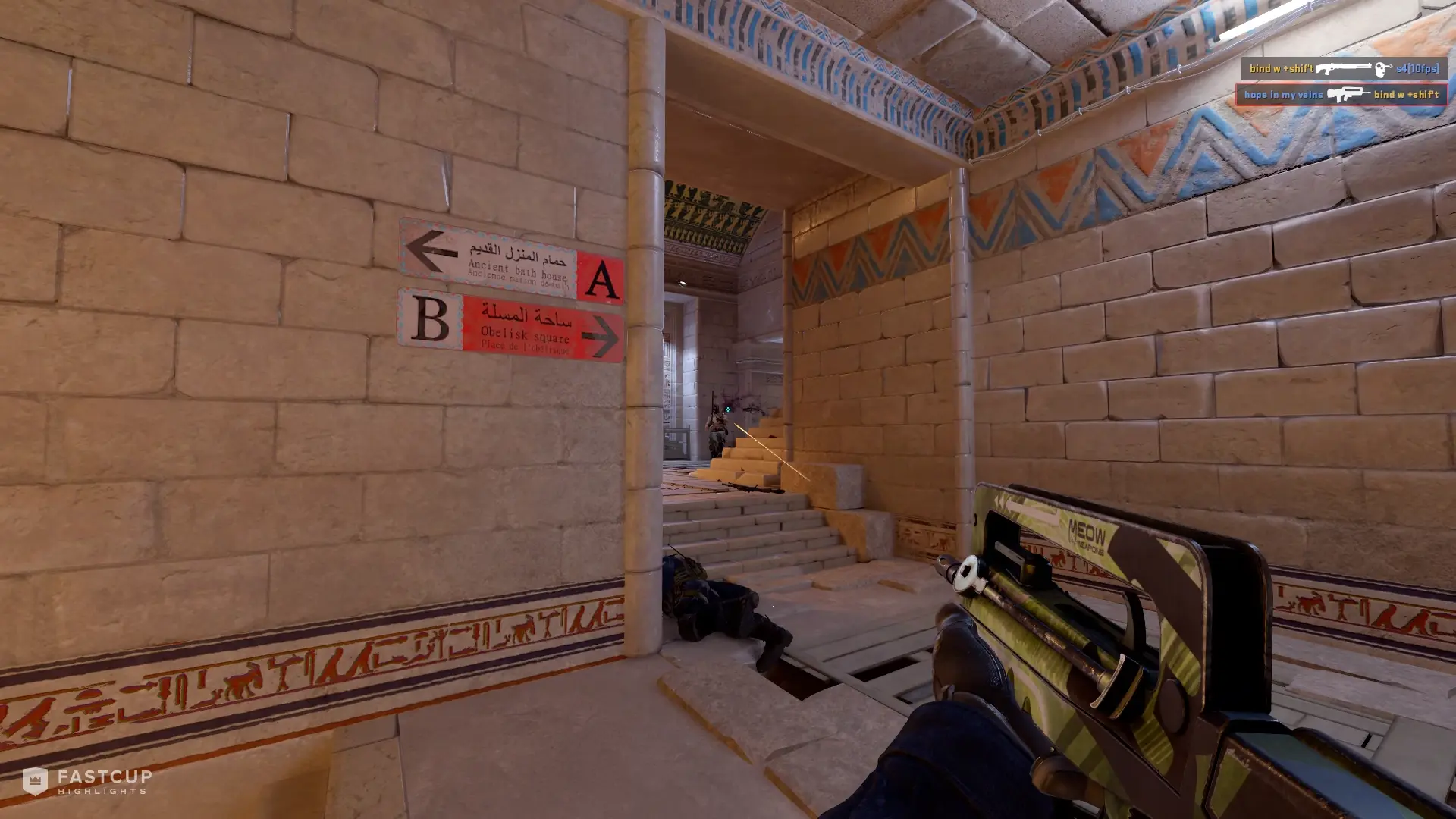Click the bind w +shift text in the red entry

1406,96
